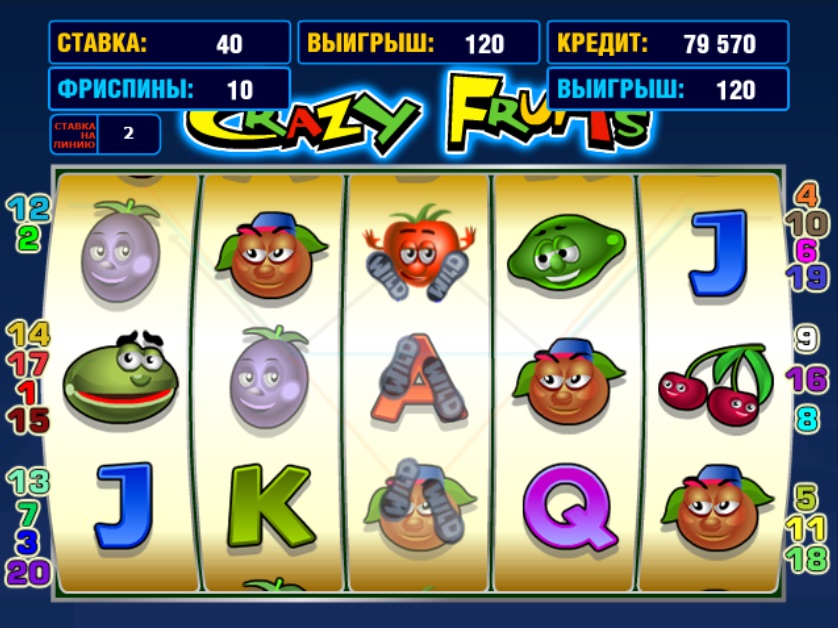The image size is (838, 628).
Task: Select the payline 15 indicator
Action: [x=28, y=420]
